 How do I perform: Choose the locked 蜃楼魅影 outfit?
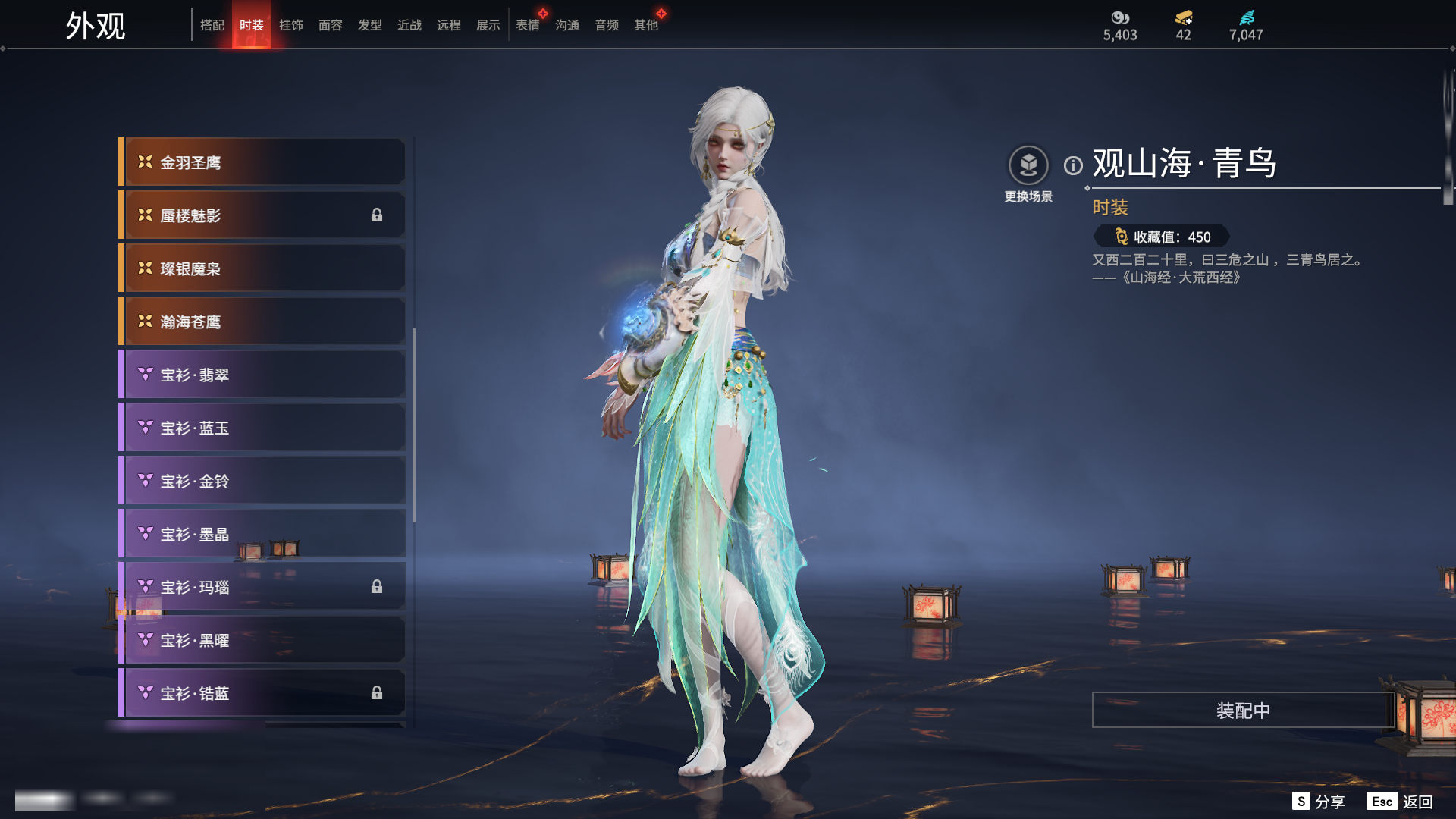pyautogui.click(x=262, y=215)
